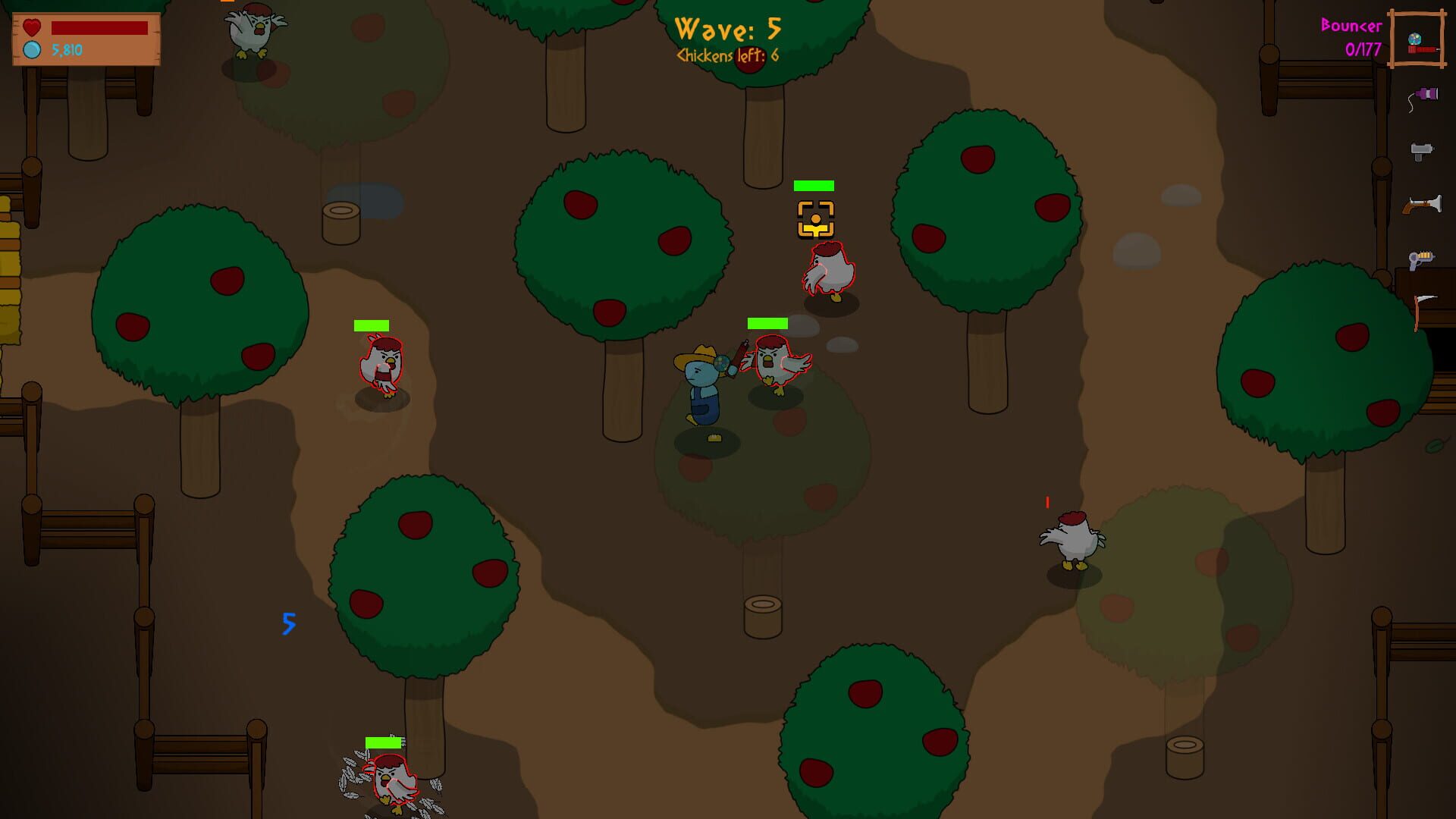
Task: Click the heart icon on the status panel
Action: (30, 27)
